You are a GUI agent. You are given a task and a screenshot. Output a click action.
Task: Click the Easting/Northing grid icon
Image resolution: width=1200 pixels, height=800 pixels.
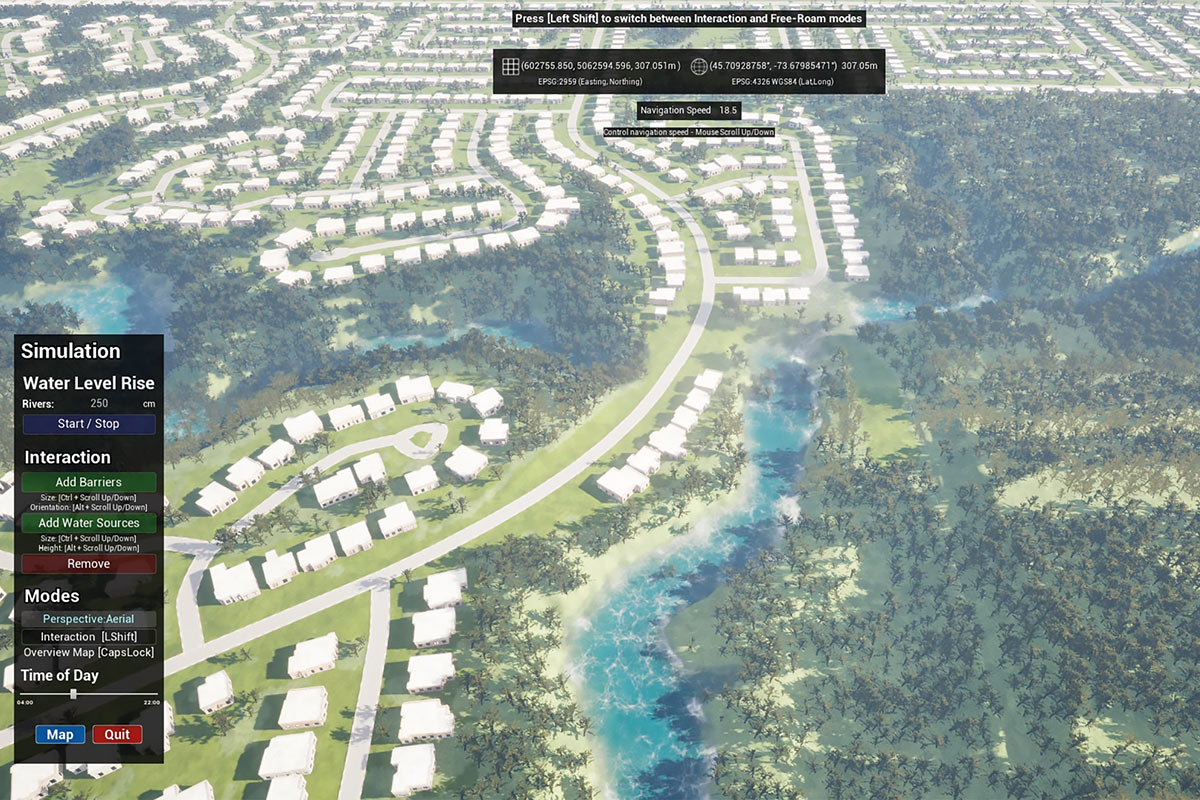click(510, 67)
